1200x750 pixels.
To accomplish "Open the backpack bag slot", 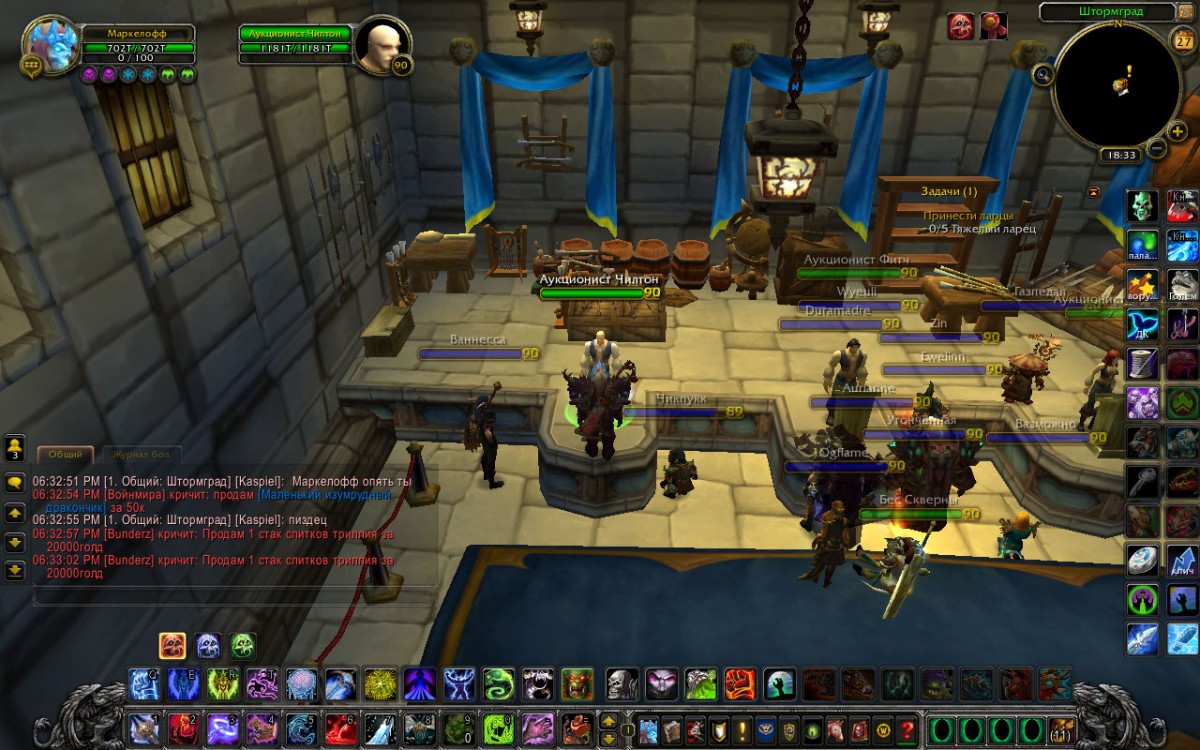I will tap(1061, 729).
